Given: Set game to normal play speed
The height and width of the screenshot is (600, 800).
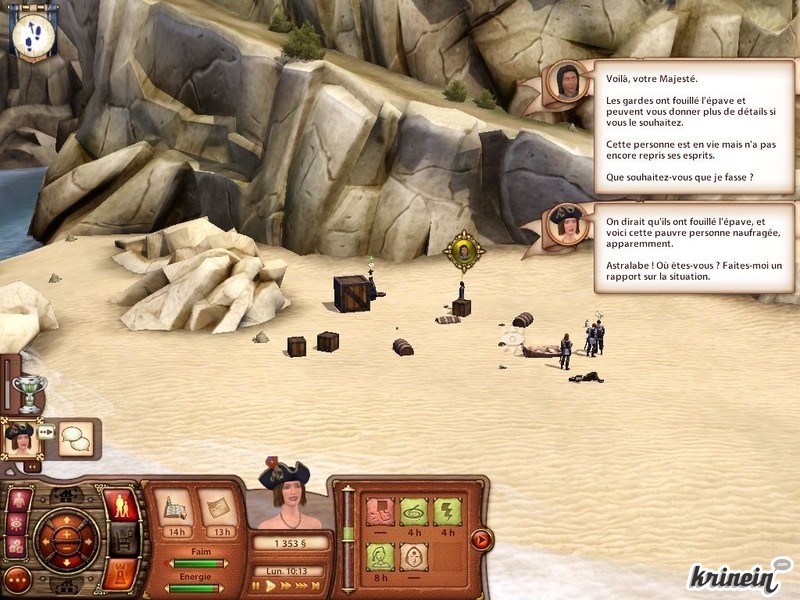Looking at the screenshot, I should (x=271, y=586).
